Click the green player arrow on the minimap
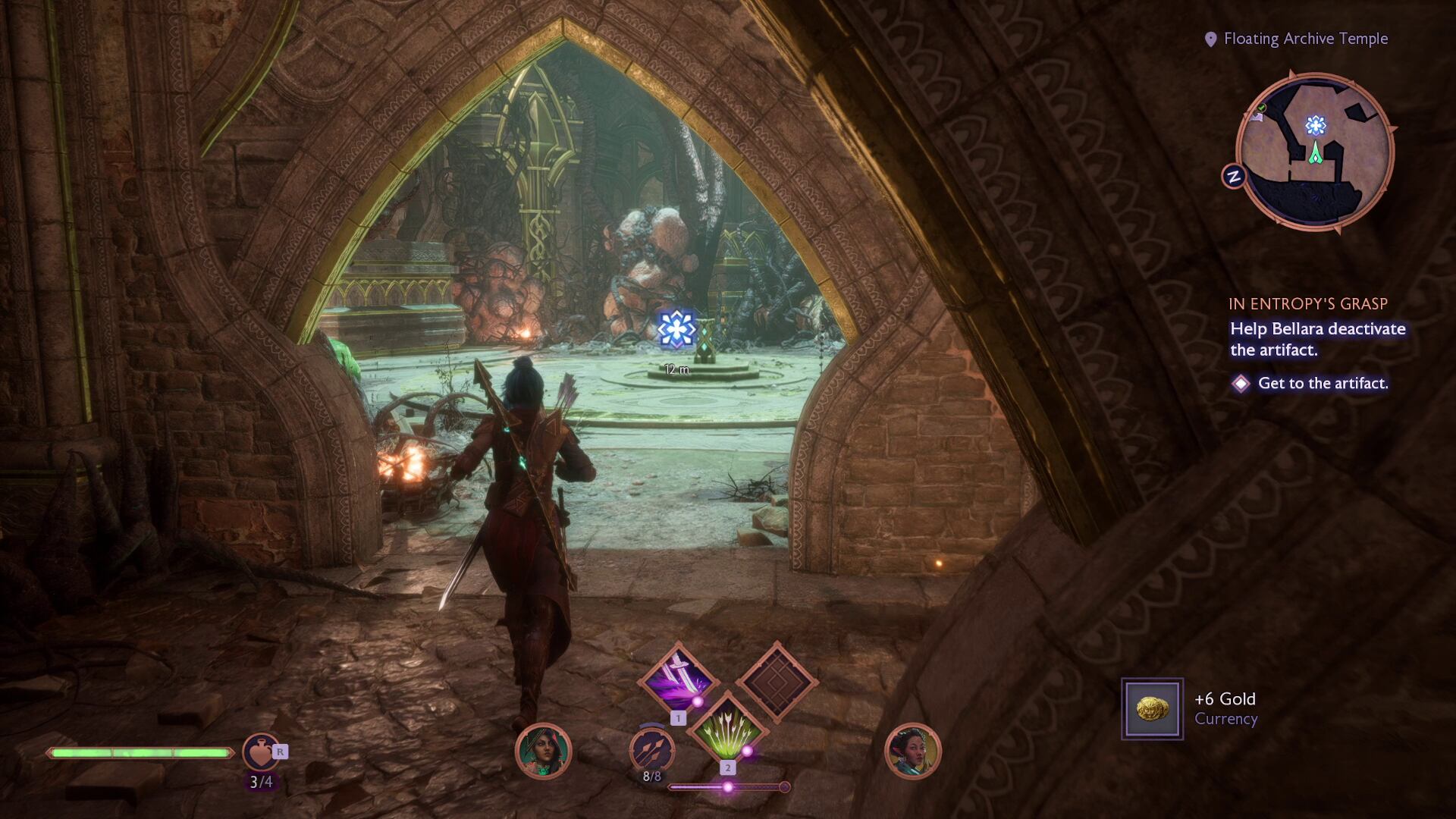This screenshot has width=1456, height=819. click(1316, 152)
